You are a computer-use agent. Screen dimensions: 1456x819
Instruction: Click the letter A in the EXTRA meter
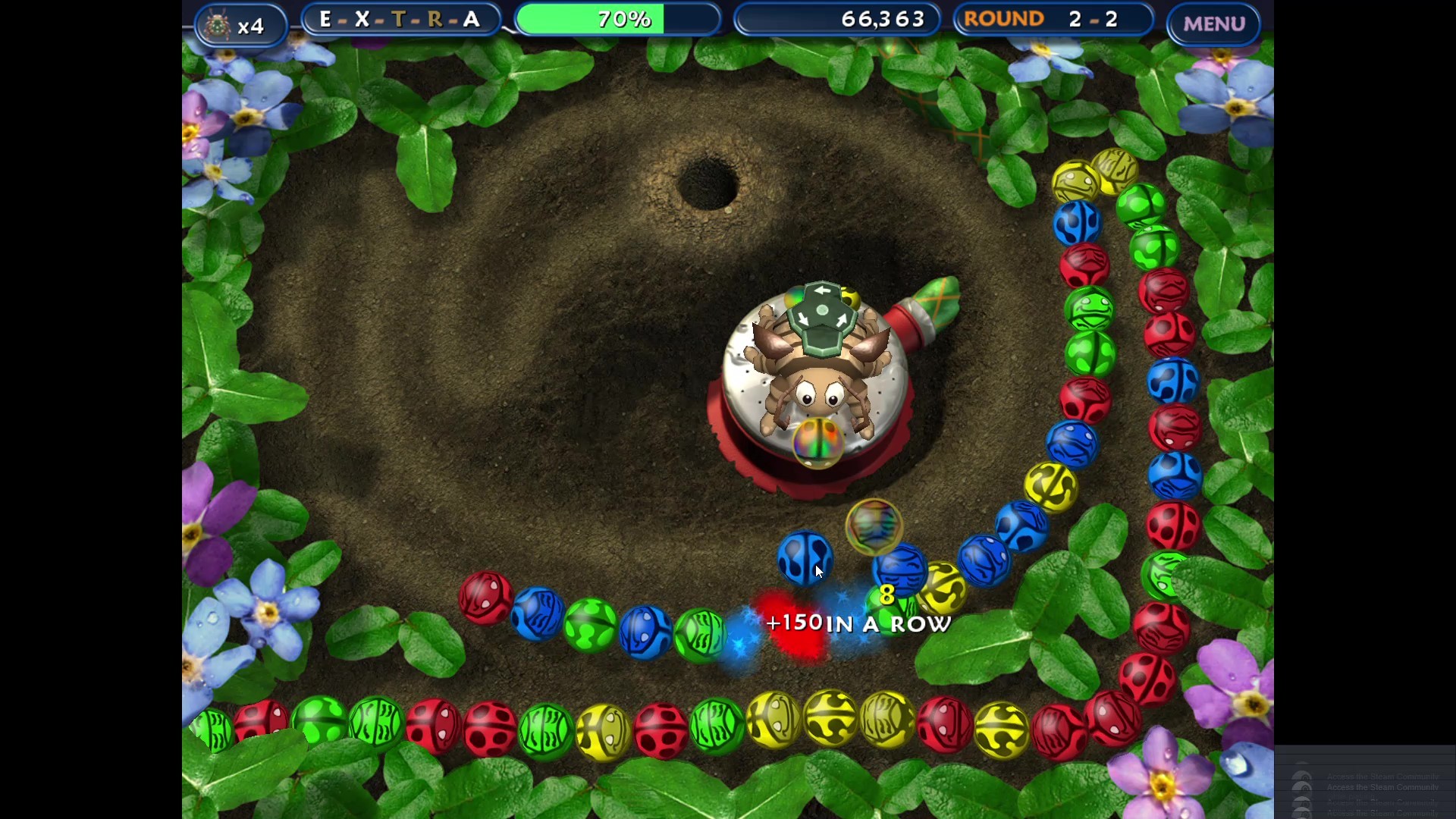pos(471,20)
